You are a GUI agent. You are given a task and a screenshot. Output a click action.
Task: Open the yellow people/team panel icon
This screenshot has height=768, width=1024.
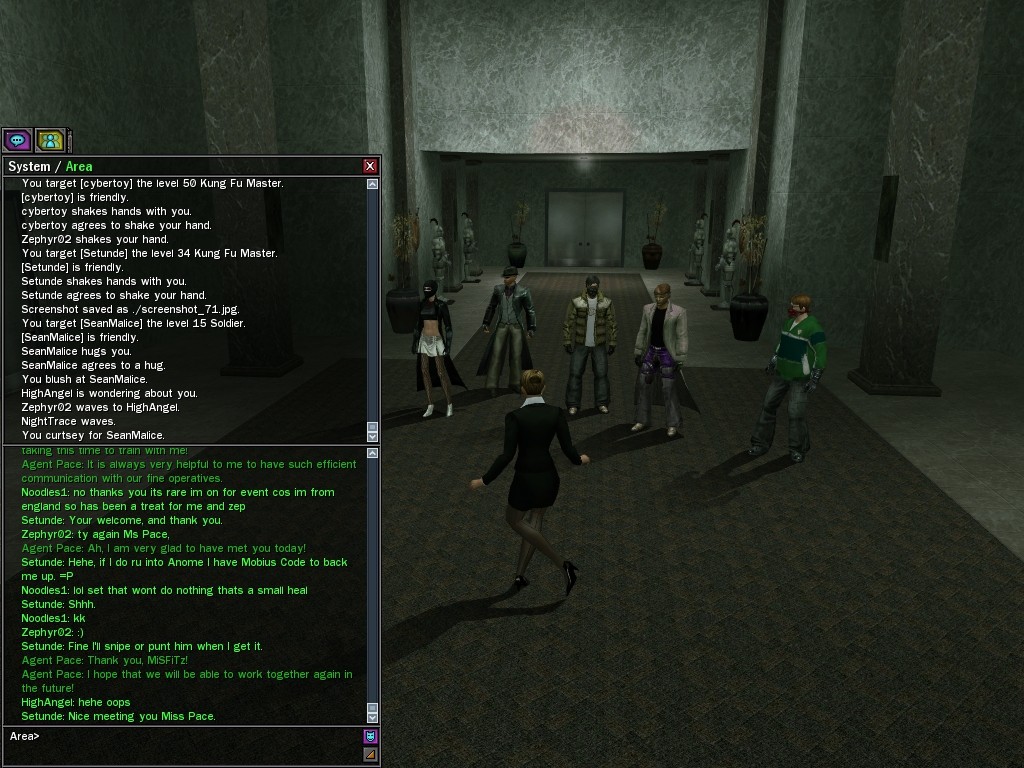pos(50,140)
